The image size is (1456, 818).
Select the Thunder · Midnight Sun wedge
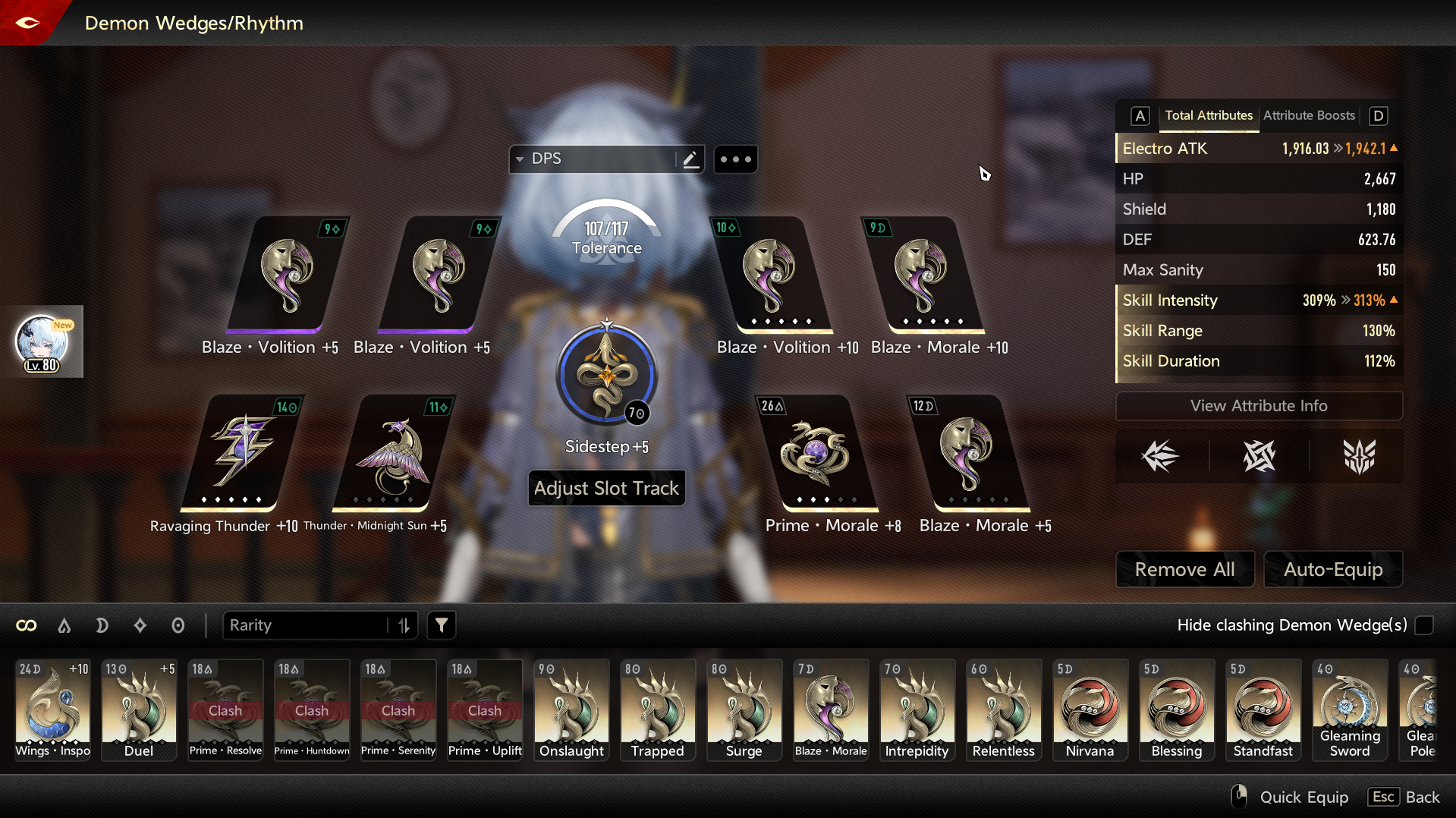[x=392, y=453]
